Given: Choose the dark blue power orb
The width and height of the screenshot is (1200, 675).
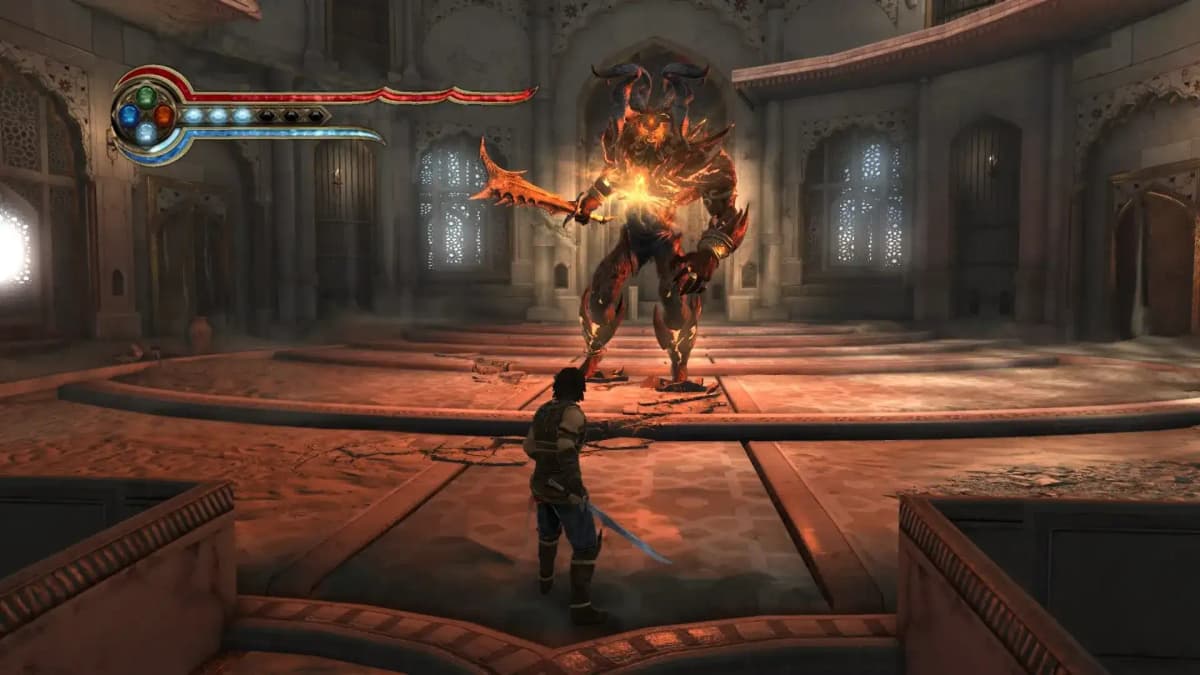Looking at the screenshot, I should pos(129,115).
